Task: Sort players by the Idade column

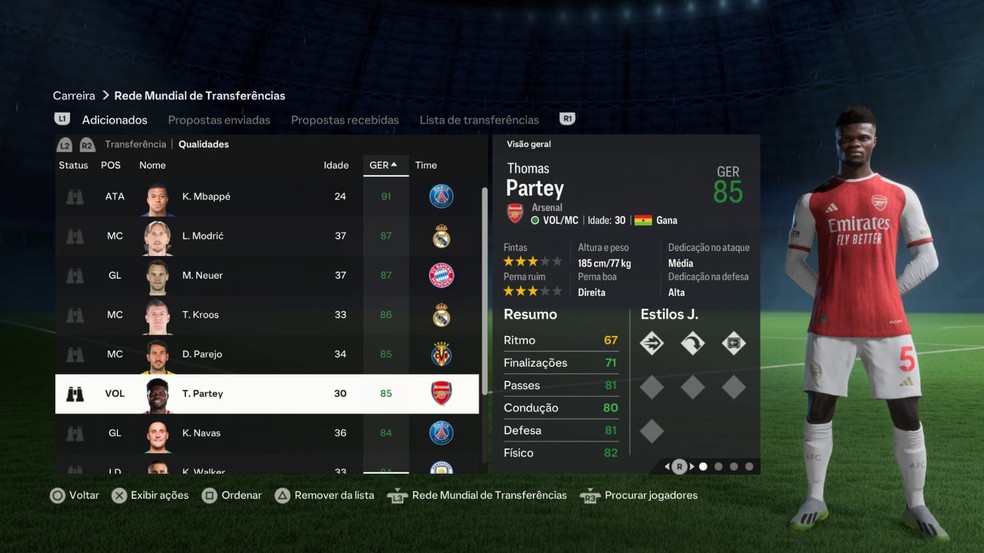Action: tap(336, 165)
